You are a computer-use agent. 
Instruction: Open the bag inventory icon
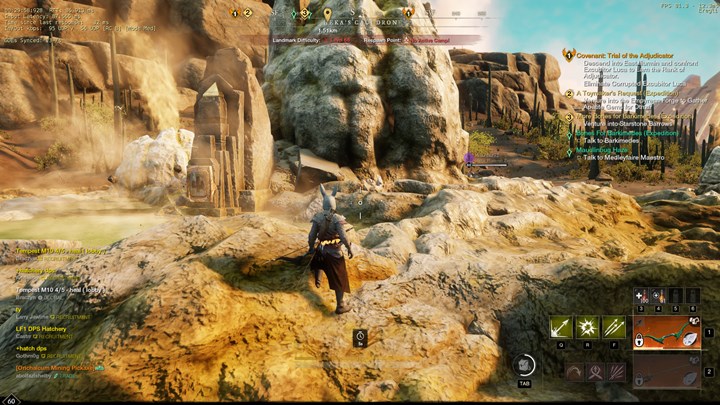[x=524, y=366]
